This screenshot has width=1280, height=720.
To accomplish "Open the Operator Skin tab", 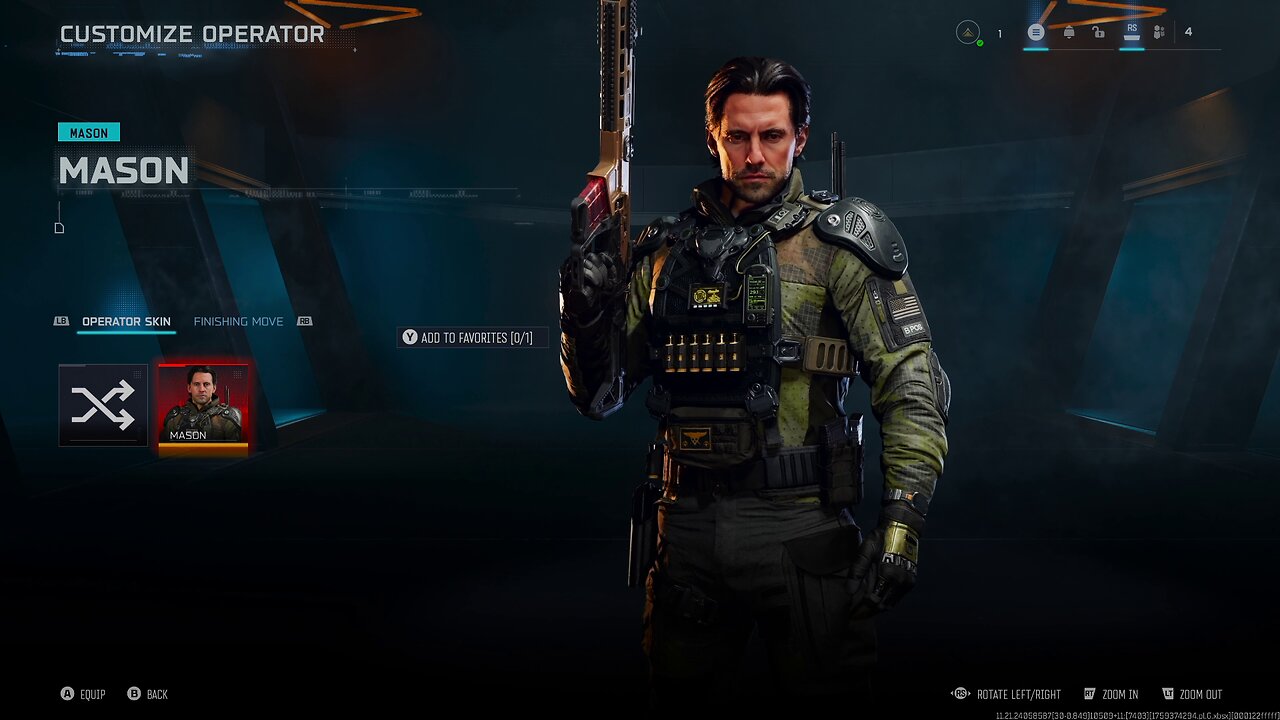I will (126, 322).
